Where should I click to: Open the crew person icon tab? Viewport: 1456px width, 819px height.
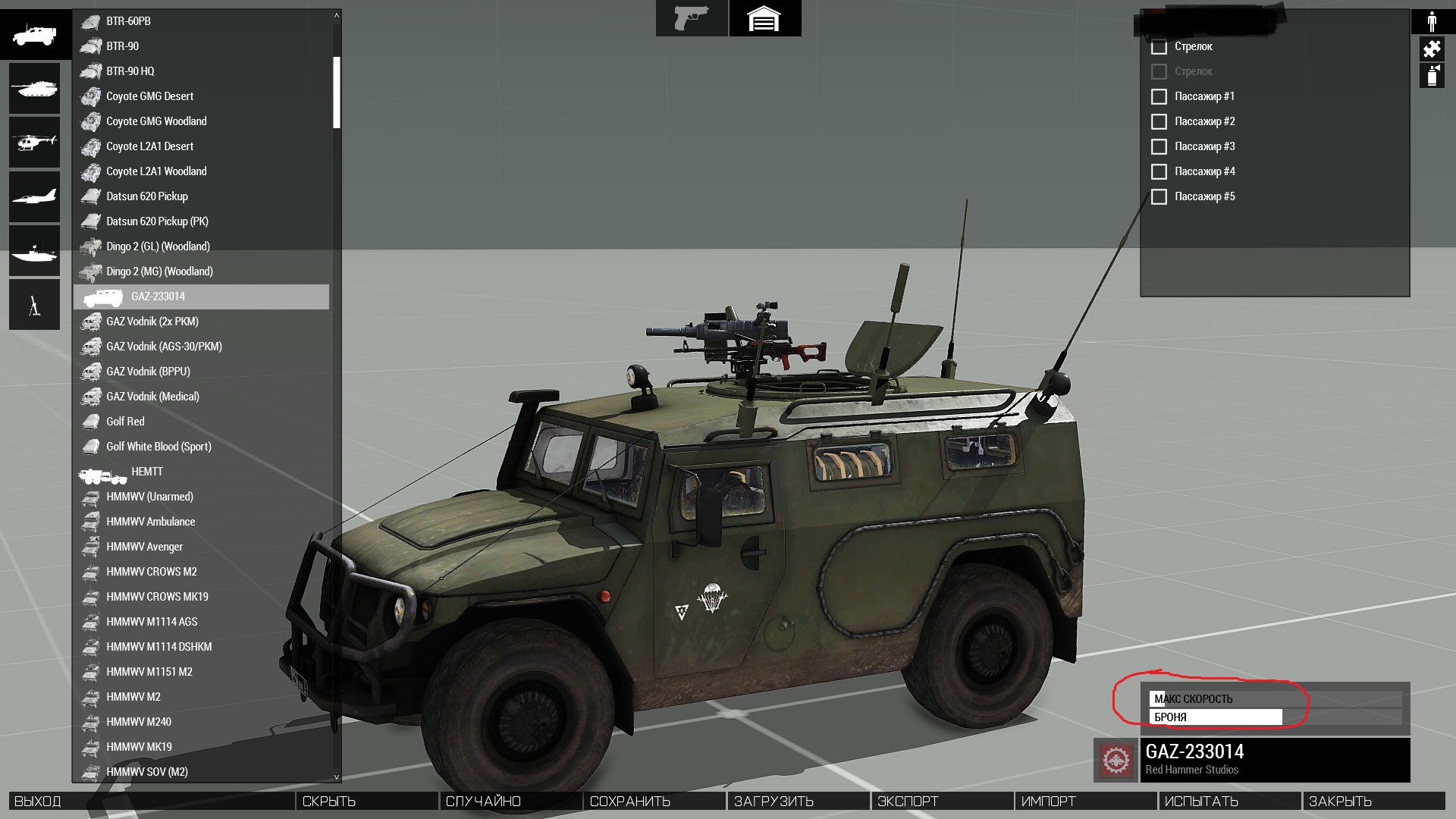pyautogui.click(x=1432, y=21)
